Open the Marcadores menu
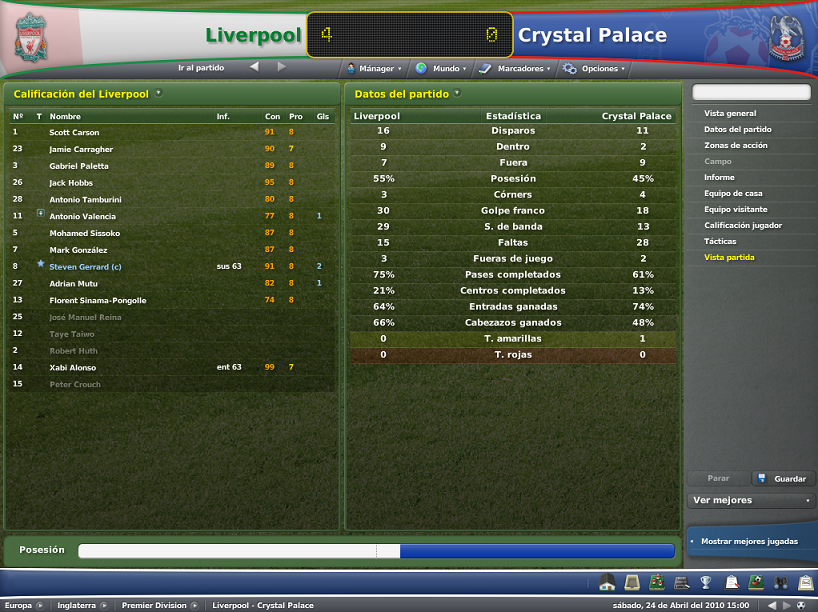 (514, 69)
